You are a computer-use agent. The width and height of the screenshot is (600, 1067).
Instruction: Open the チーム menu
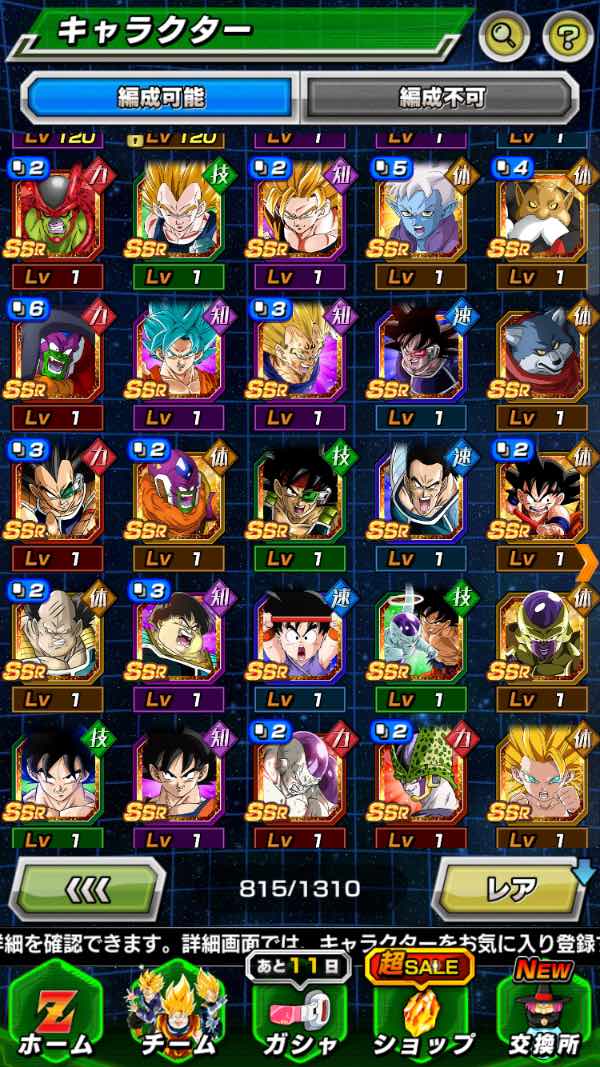[x=175, y=1010]
